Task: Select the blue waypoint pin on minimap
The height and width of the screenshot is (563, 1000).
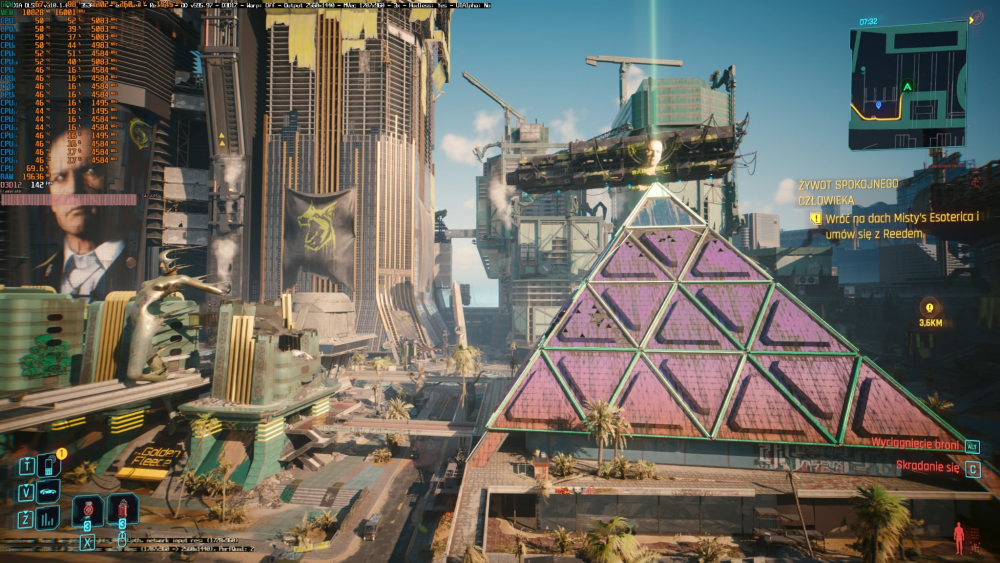Action: point(878,104)
